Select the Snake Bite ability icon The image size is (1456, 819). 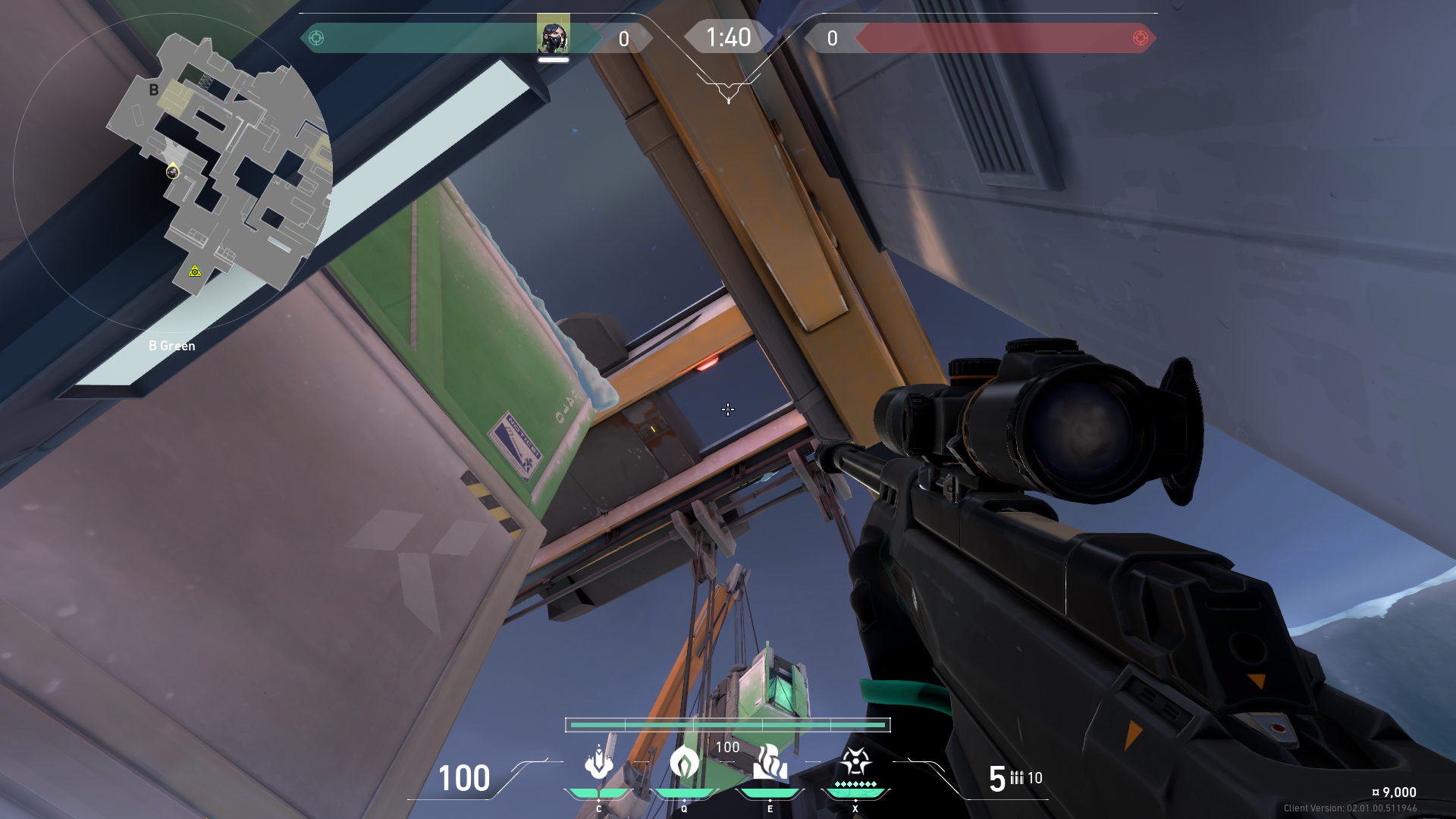[598, 764]
